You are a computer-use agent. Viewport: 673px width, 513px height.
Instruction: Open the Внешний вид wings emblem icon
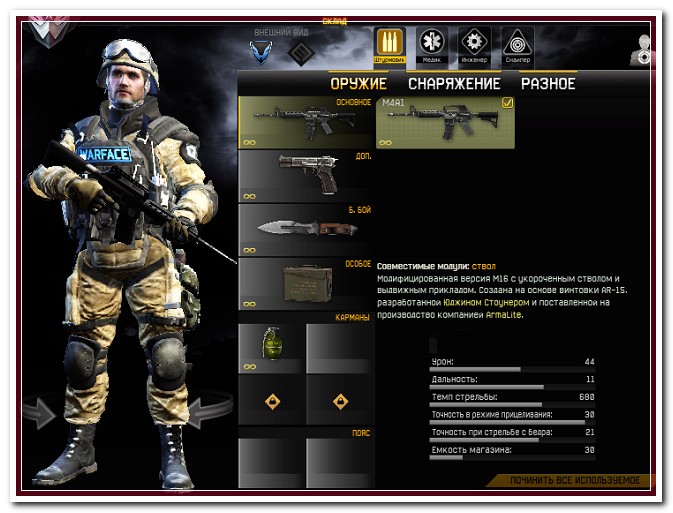[x=262, y=51]
